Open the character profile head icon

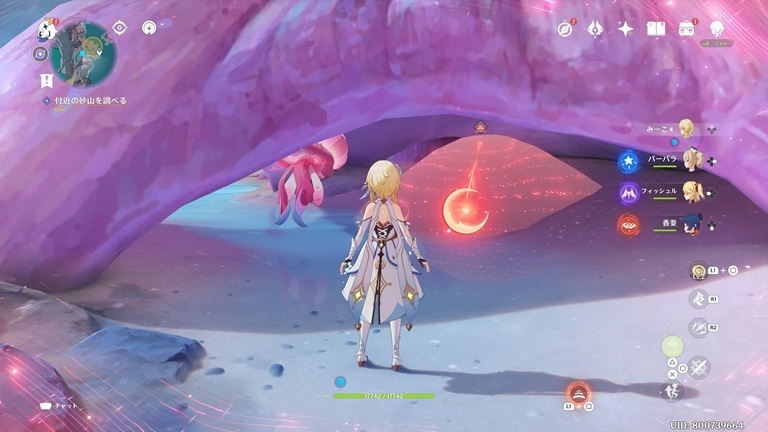[x=717, y=29]
